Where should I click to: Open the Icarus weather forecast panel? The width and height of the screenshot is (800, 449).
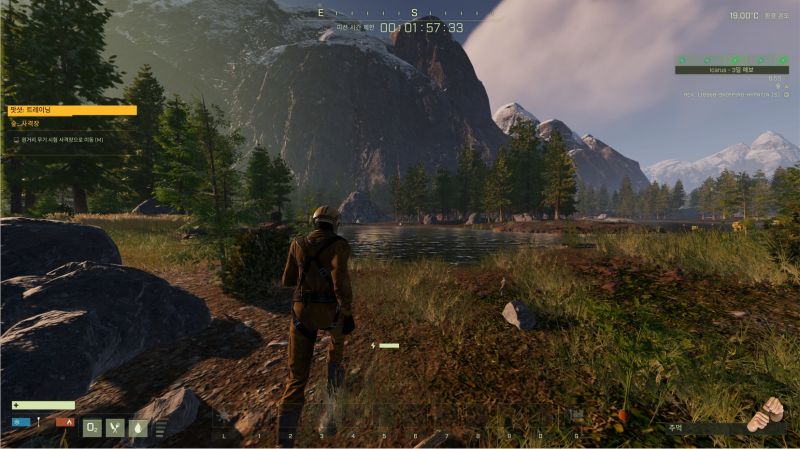click(x=731, y=69)
